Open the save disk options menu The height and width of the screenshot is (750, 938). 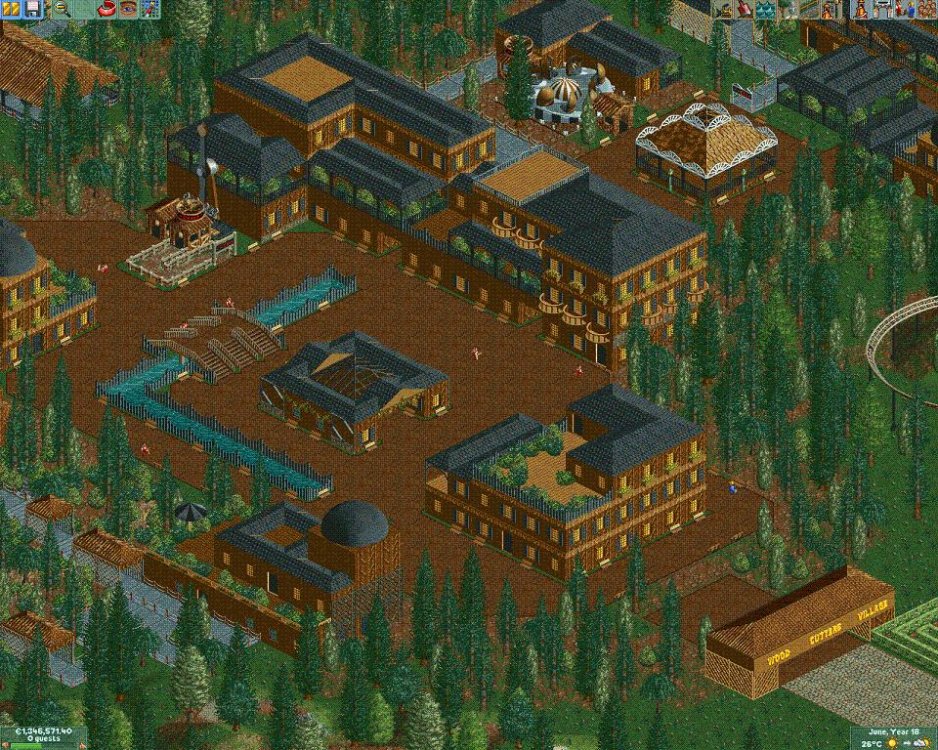[x=32, y=9]
